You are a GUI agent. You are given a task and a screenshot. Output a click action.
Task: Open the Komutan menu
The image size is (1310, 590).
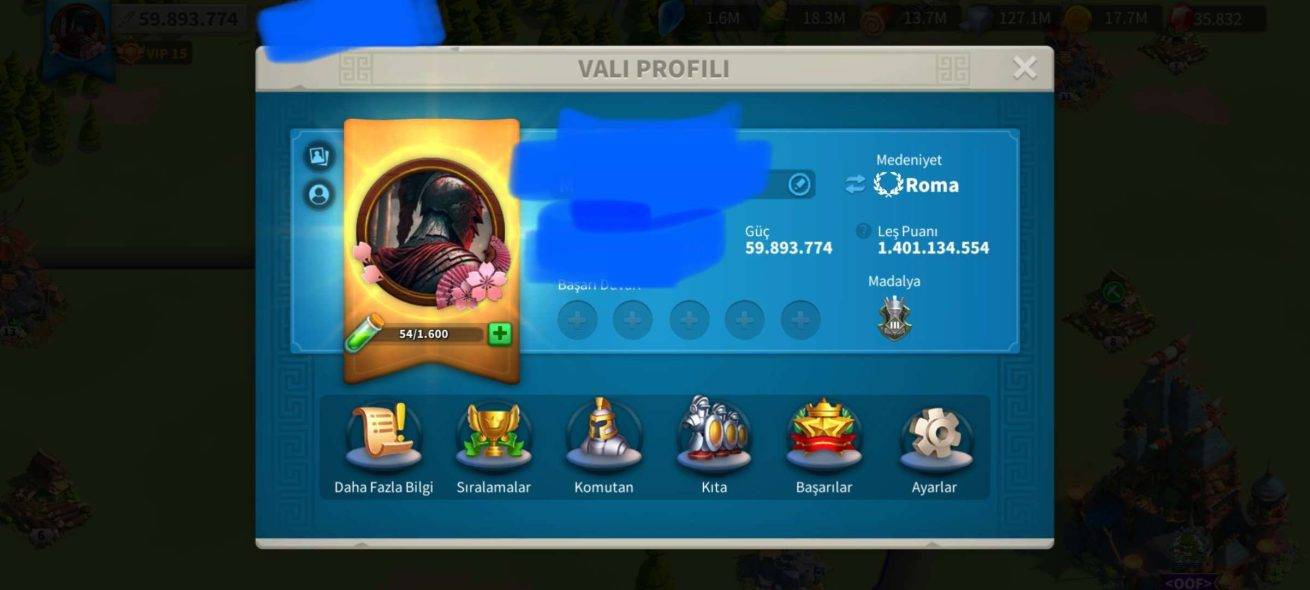(604, 440)
